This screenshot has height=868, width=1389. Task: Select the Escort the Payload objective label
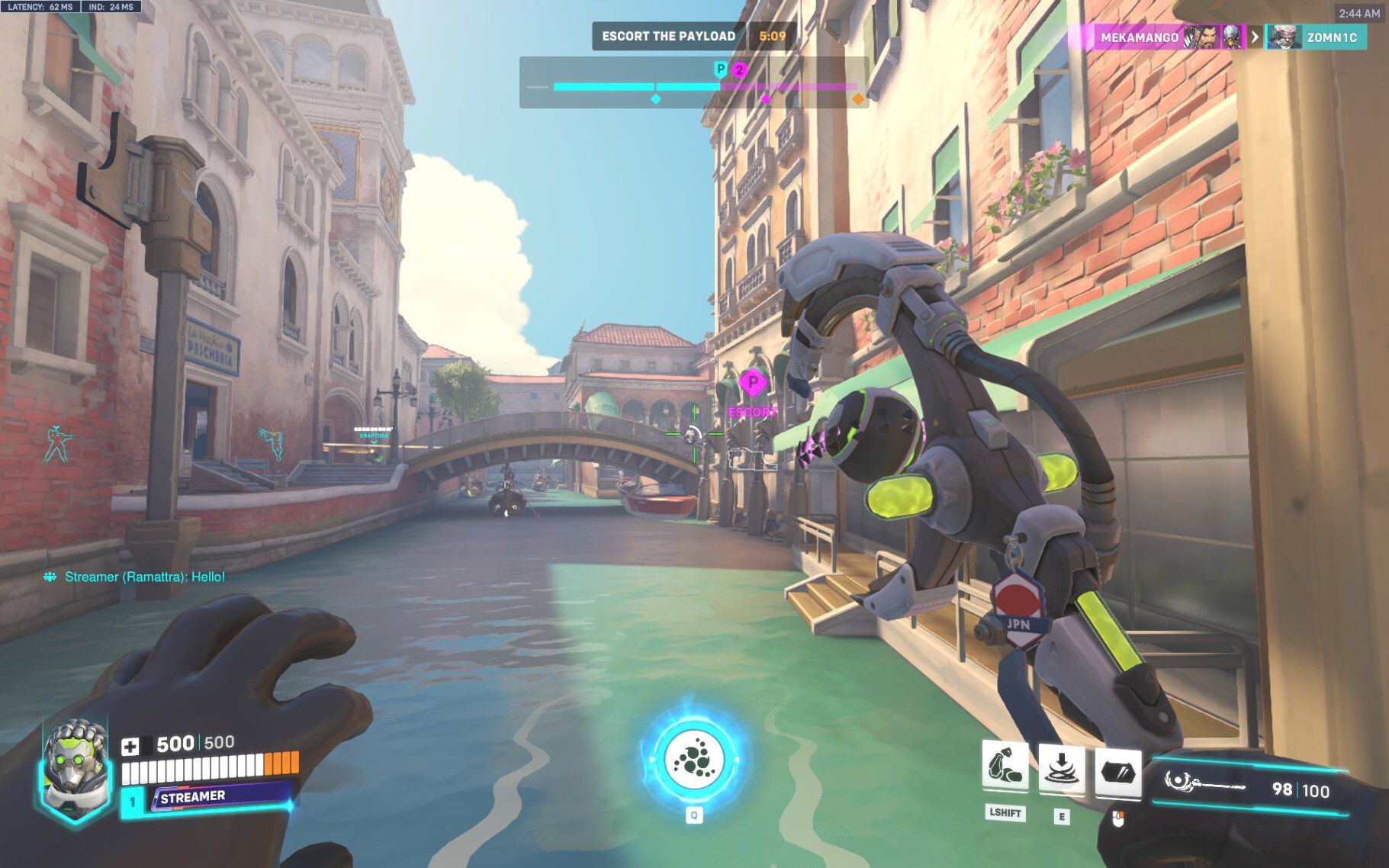[668, 36]
